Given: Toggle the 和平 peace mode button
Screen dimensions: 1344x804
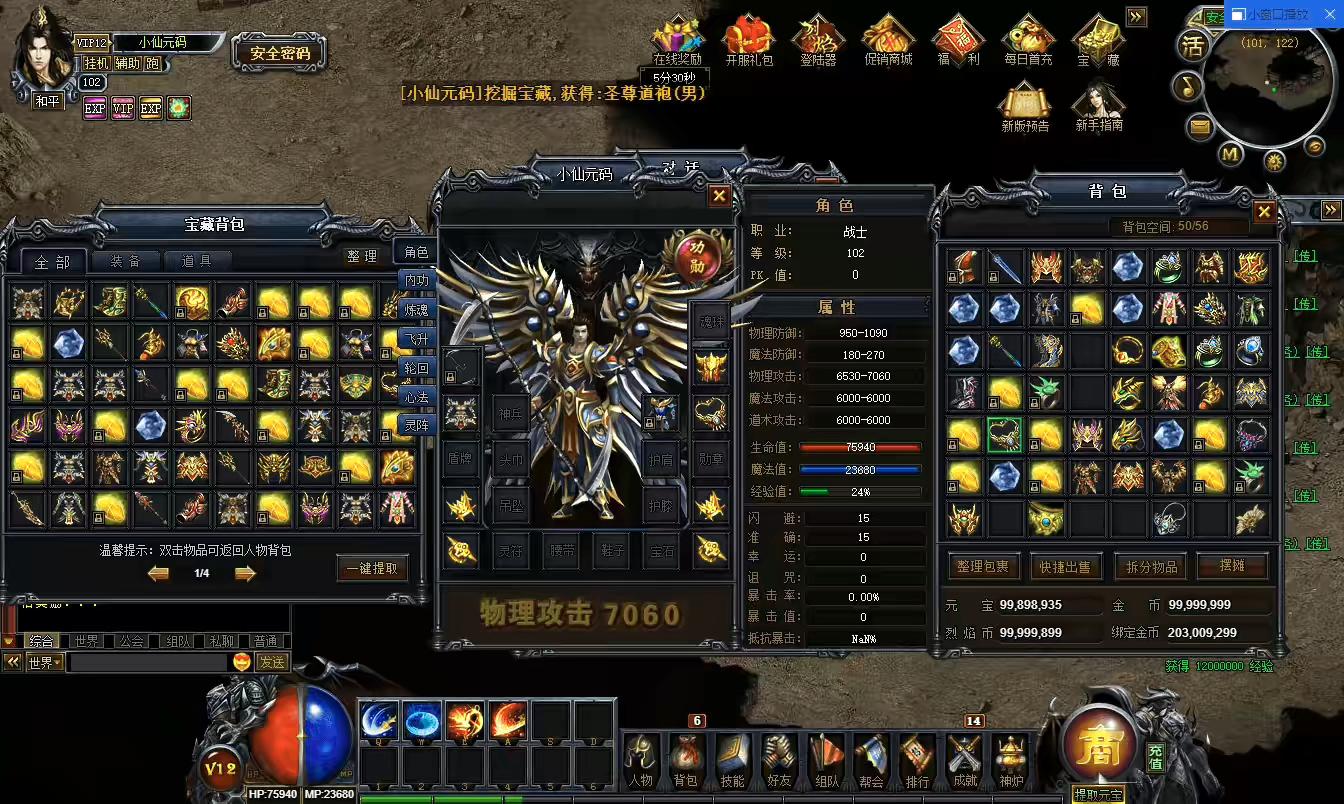Looking at the screenshot, I should [x=47, y=100].
